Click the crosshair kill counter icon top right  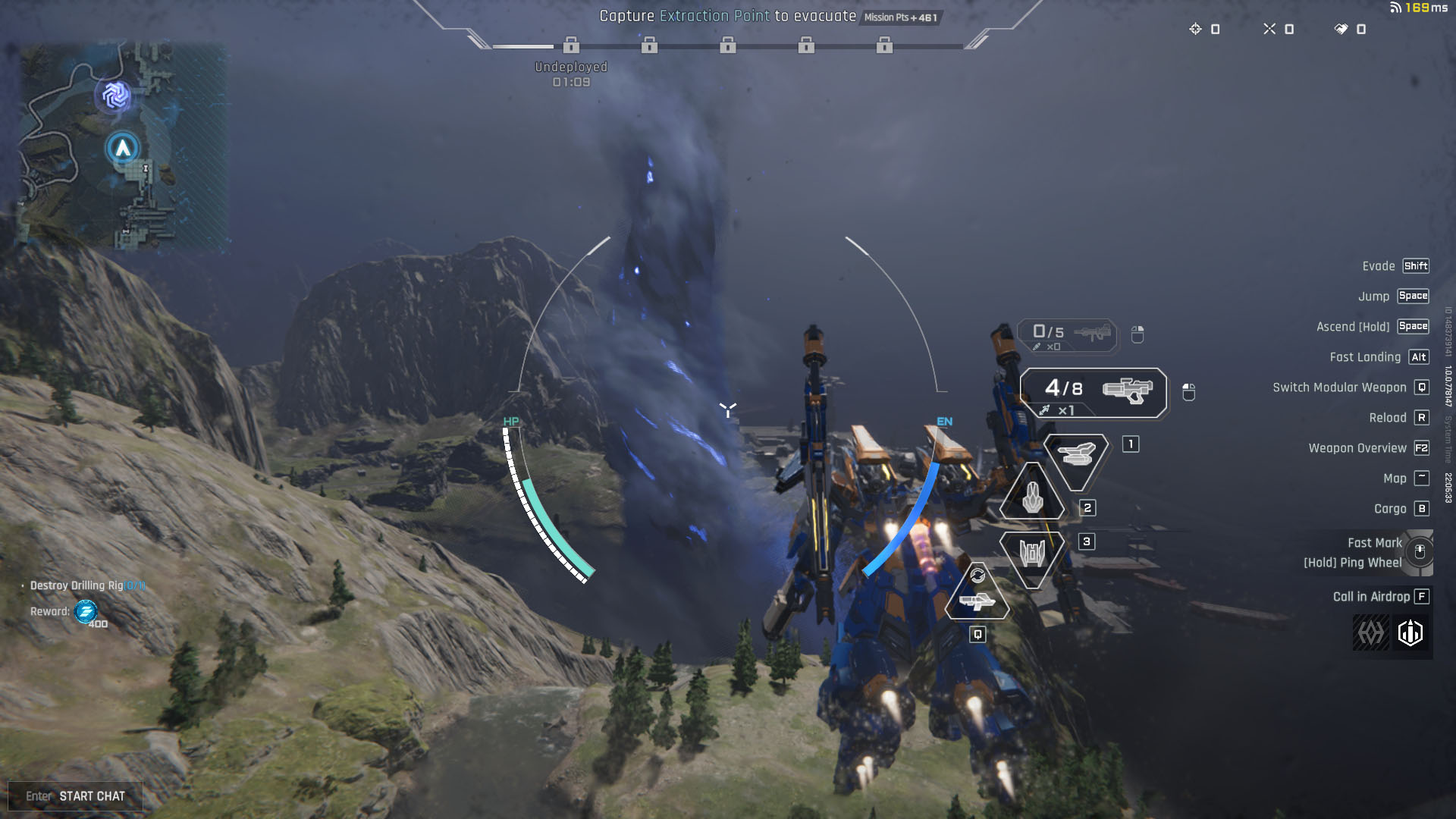click(1269, 29)
